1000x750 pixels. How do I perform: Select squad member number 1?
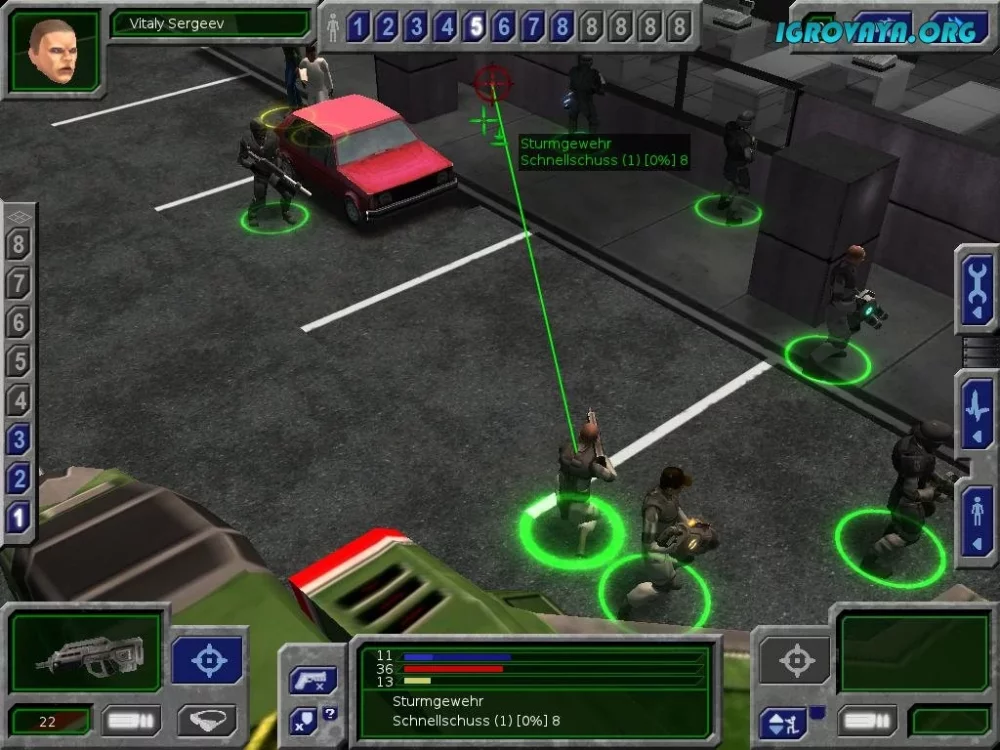click(357, 27)
